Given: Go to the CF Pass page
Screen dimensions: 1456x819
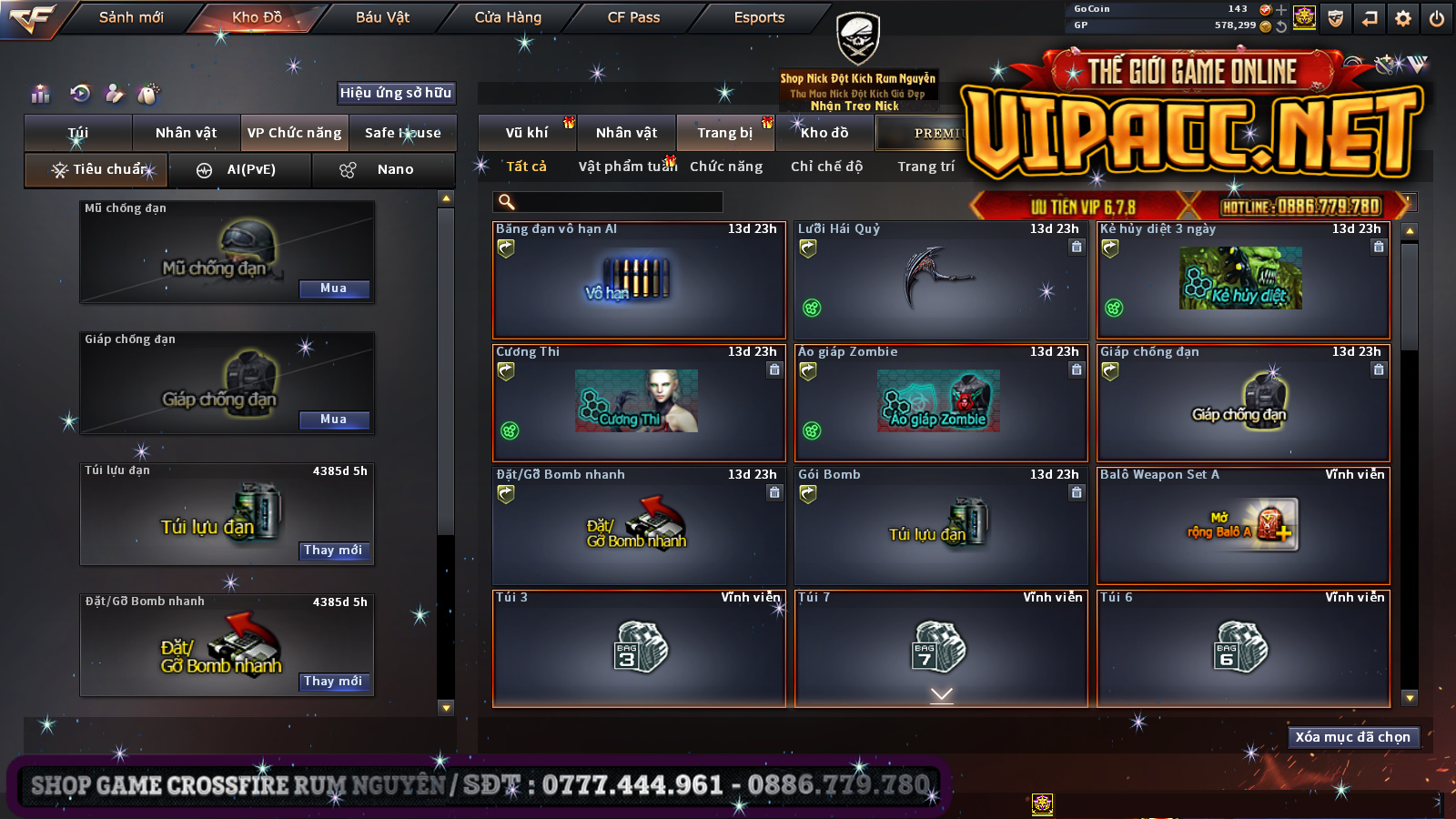Looking at the screenshot, I should 633,17.
